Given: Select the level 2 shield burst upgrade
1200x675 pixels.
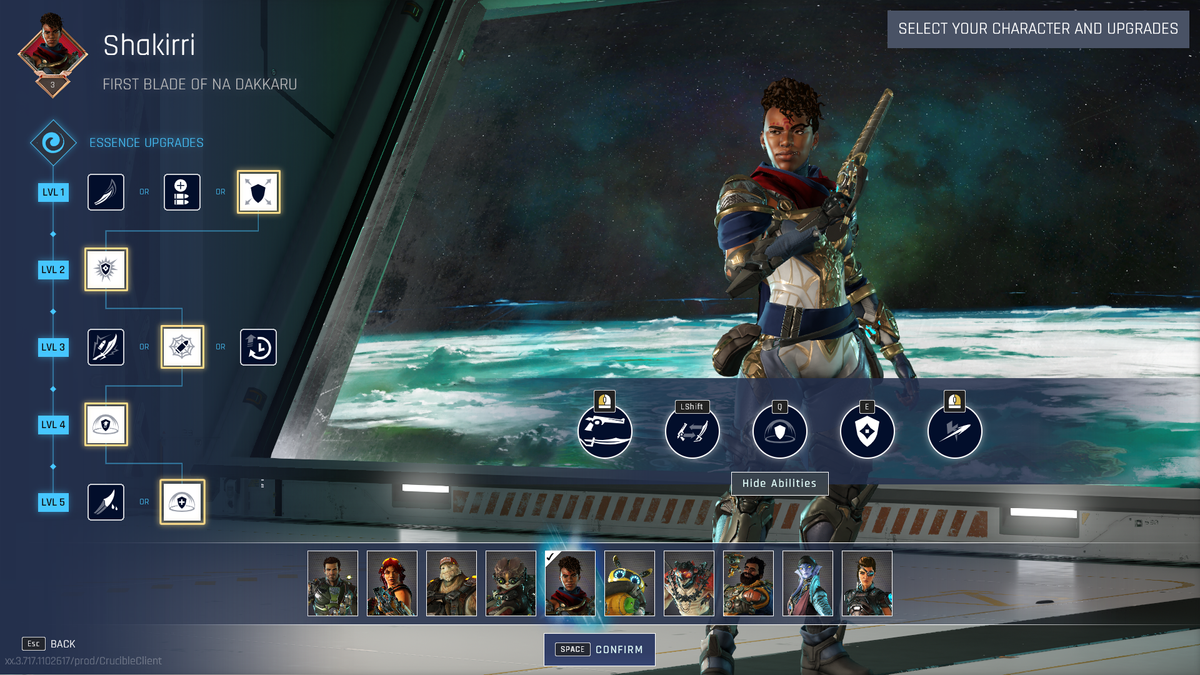Looking at the screenshot, I should pos(106,270).
